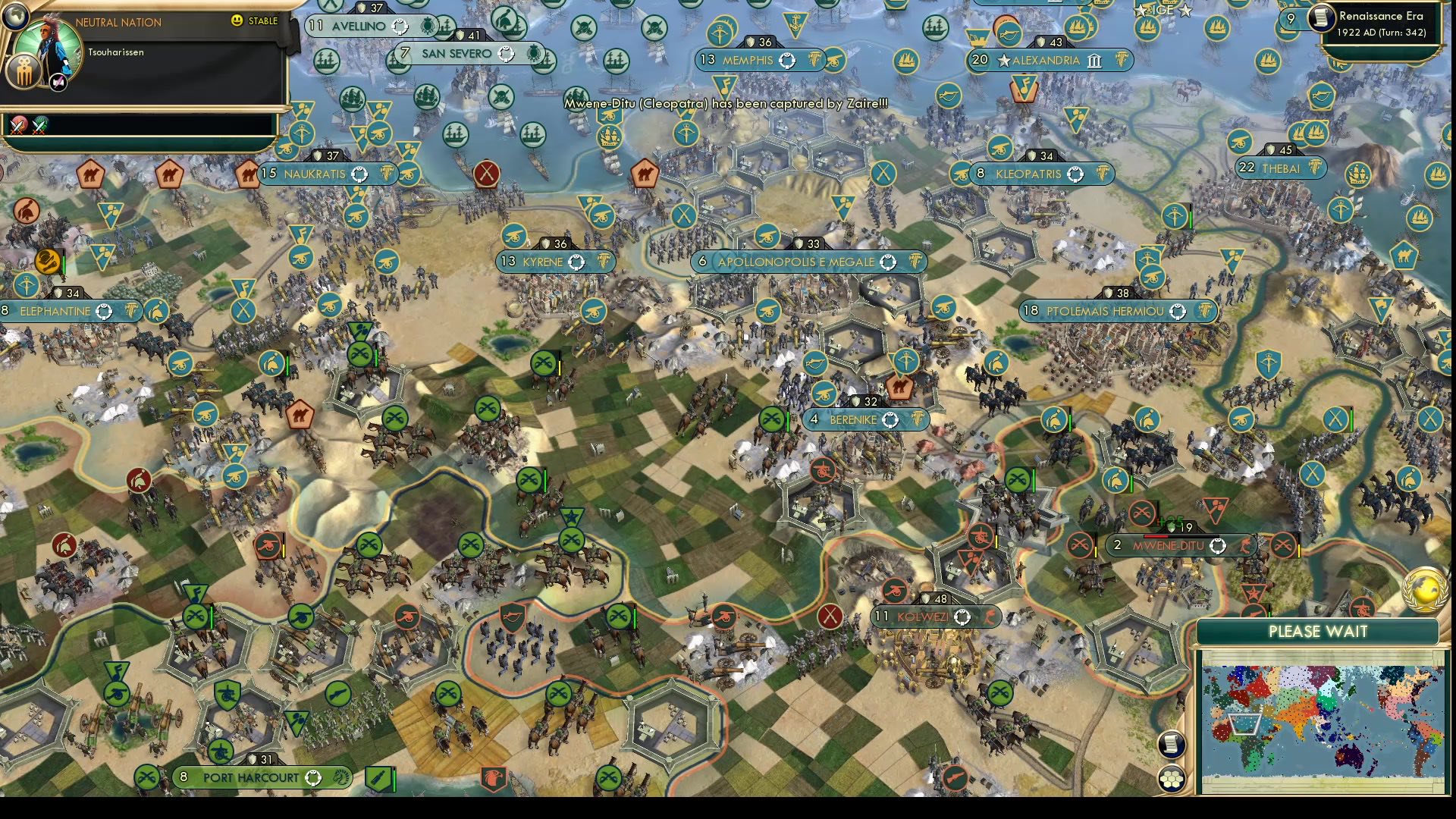Screen dimensions: 1456x819
Task: Open the Port Harcourt city screen
Action: [250, 777]
